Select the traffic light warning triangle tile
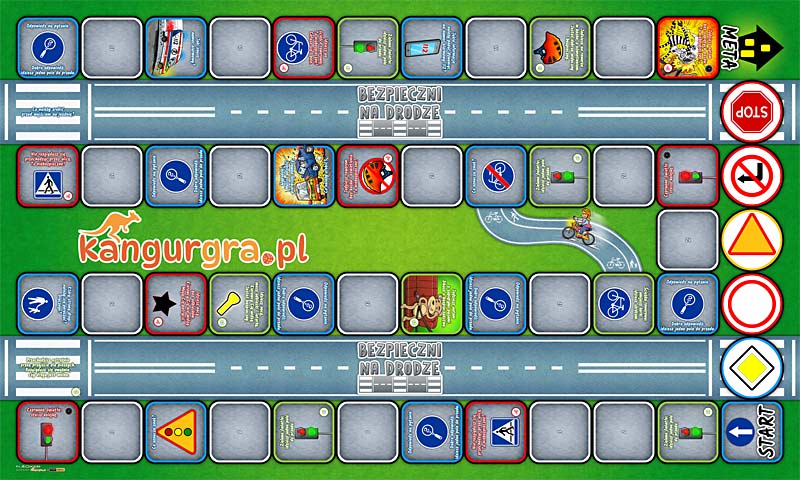Viewport: 800px width, 480px height. click(176, 432)
